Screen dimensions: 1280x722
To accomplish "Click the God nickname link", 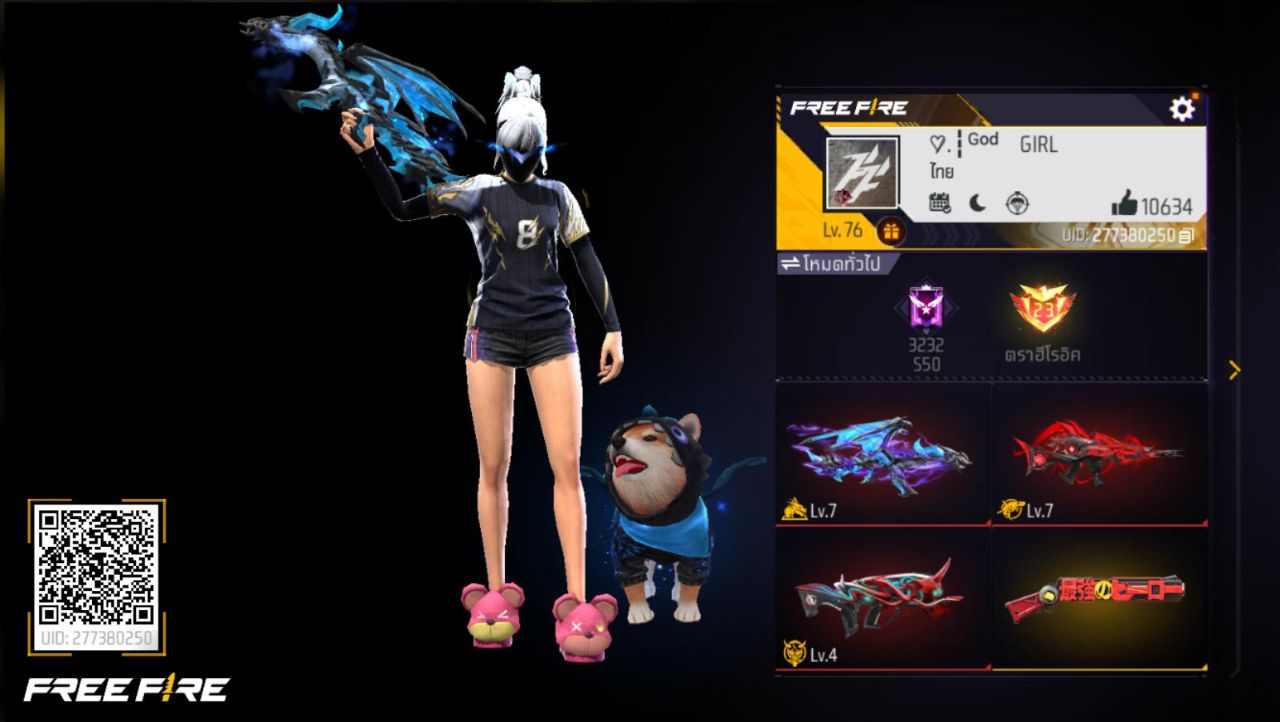I will tap(981, 140).
